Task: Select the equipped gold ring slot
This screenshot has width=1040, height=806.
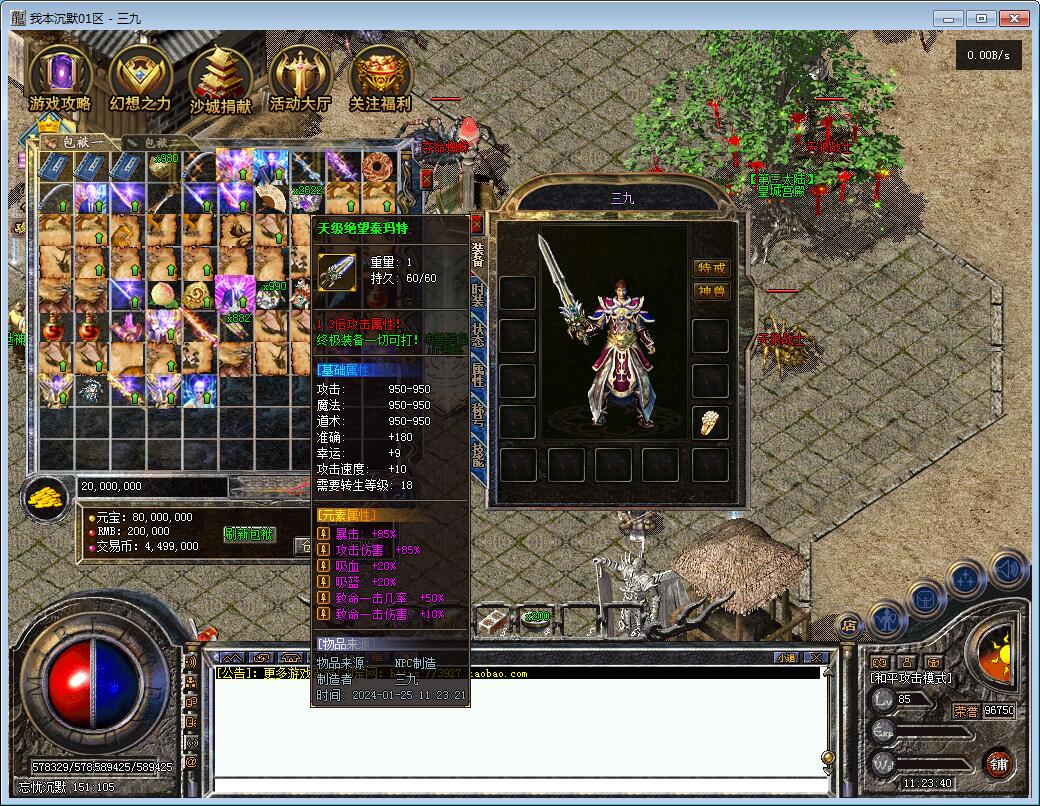Action: pyautogui.click(x=710, y=422)
